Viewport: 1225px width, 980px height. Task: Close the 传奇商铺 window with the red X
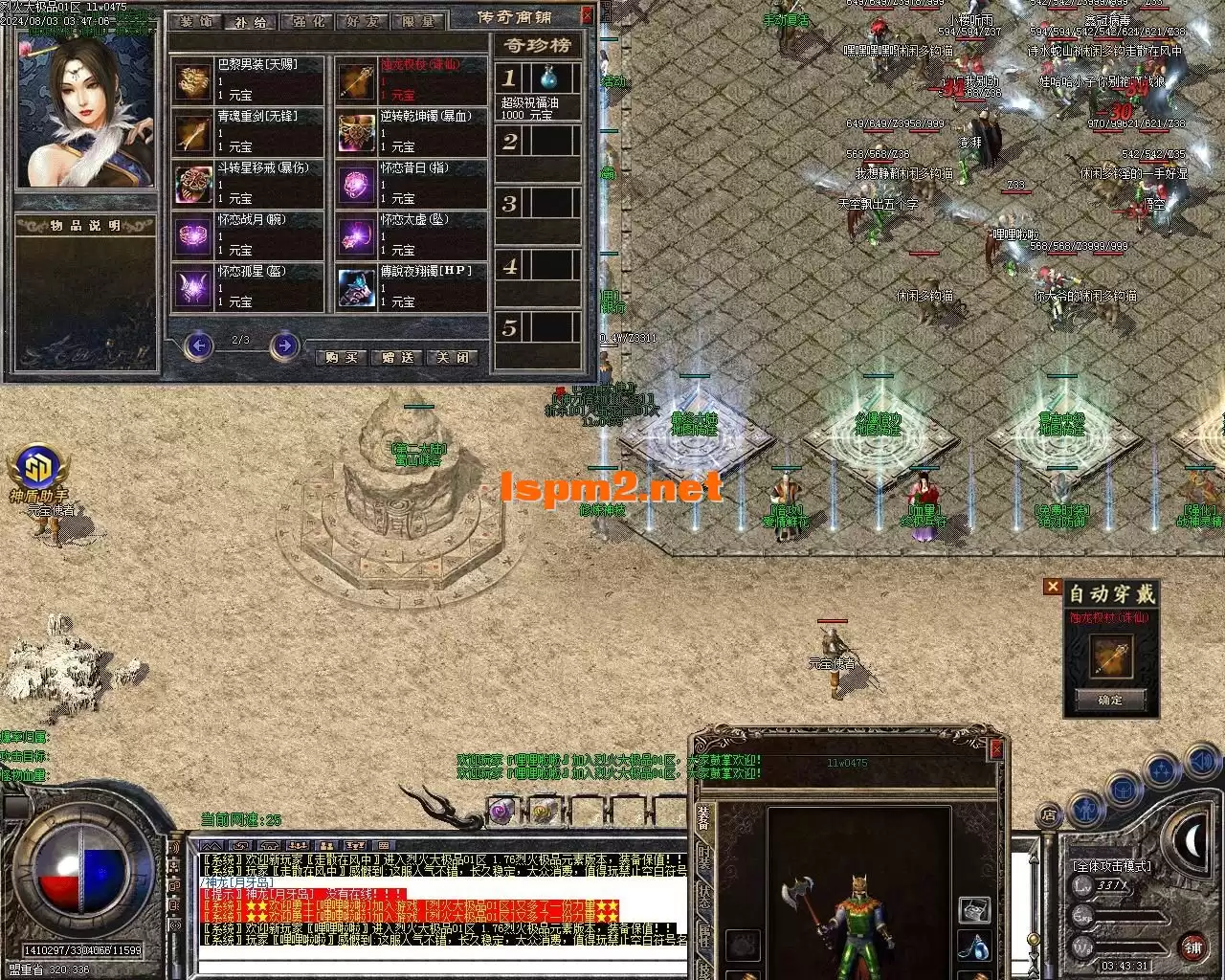click(587, 16)
